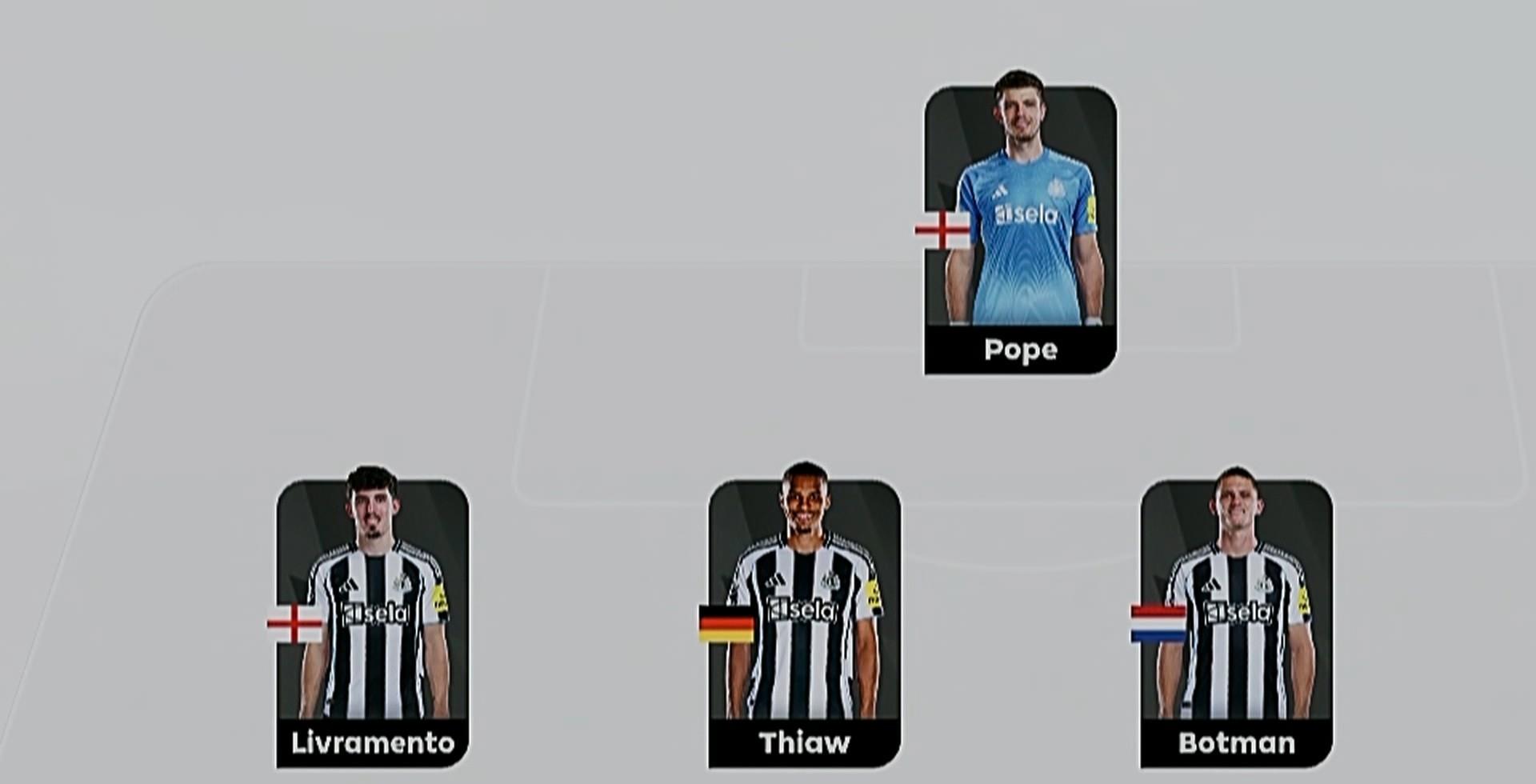Select goalkeeper Pope's player card

coord(1020,230)
